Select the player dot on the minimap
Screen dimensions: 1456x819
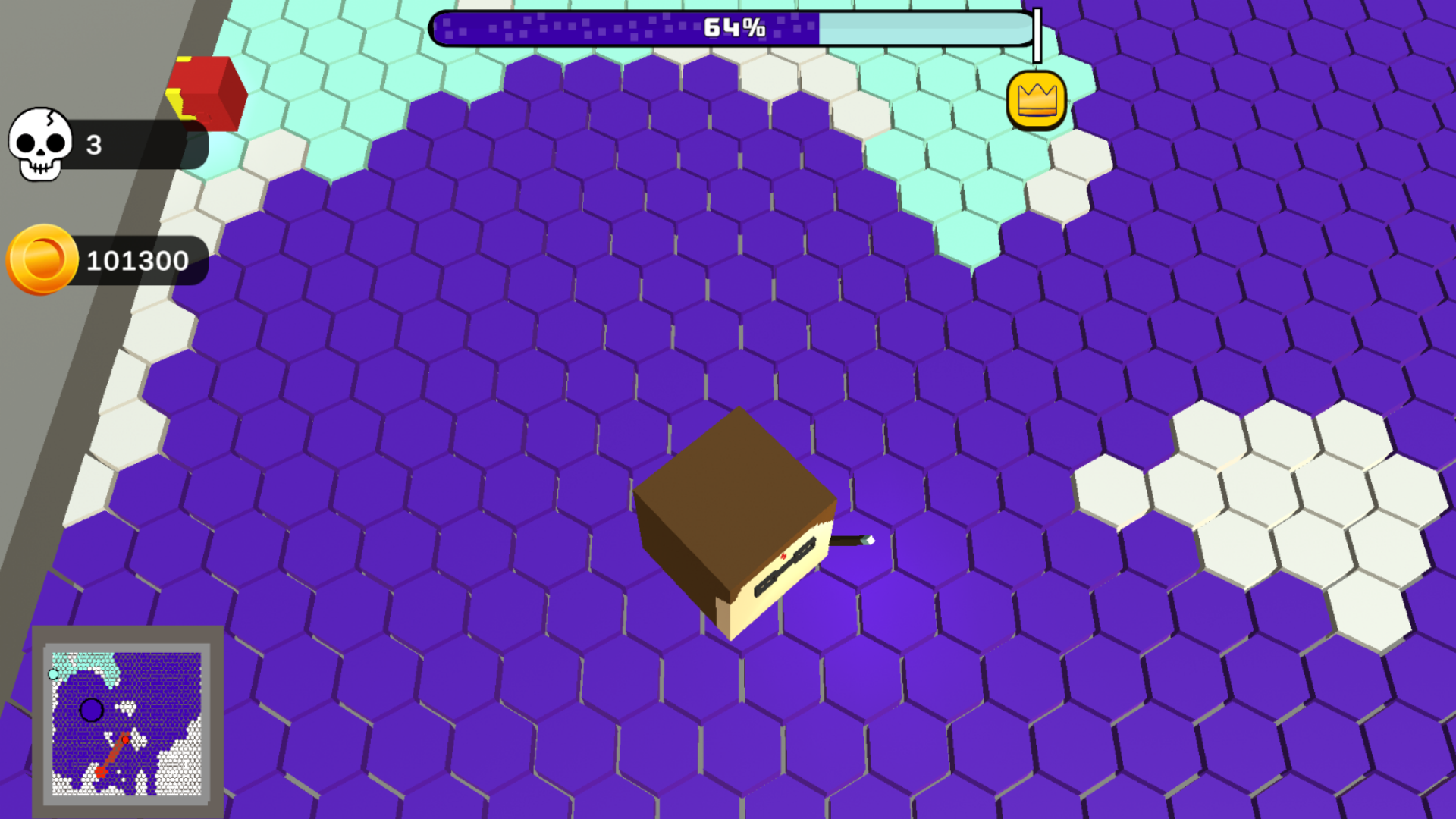tap(91, 711)
